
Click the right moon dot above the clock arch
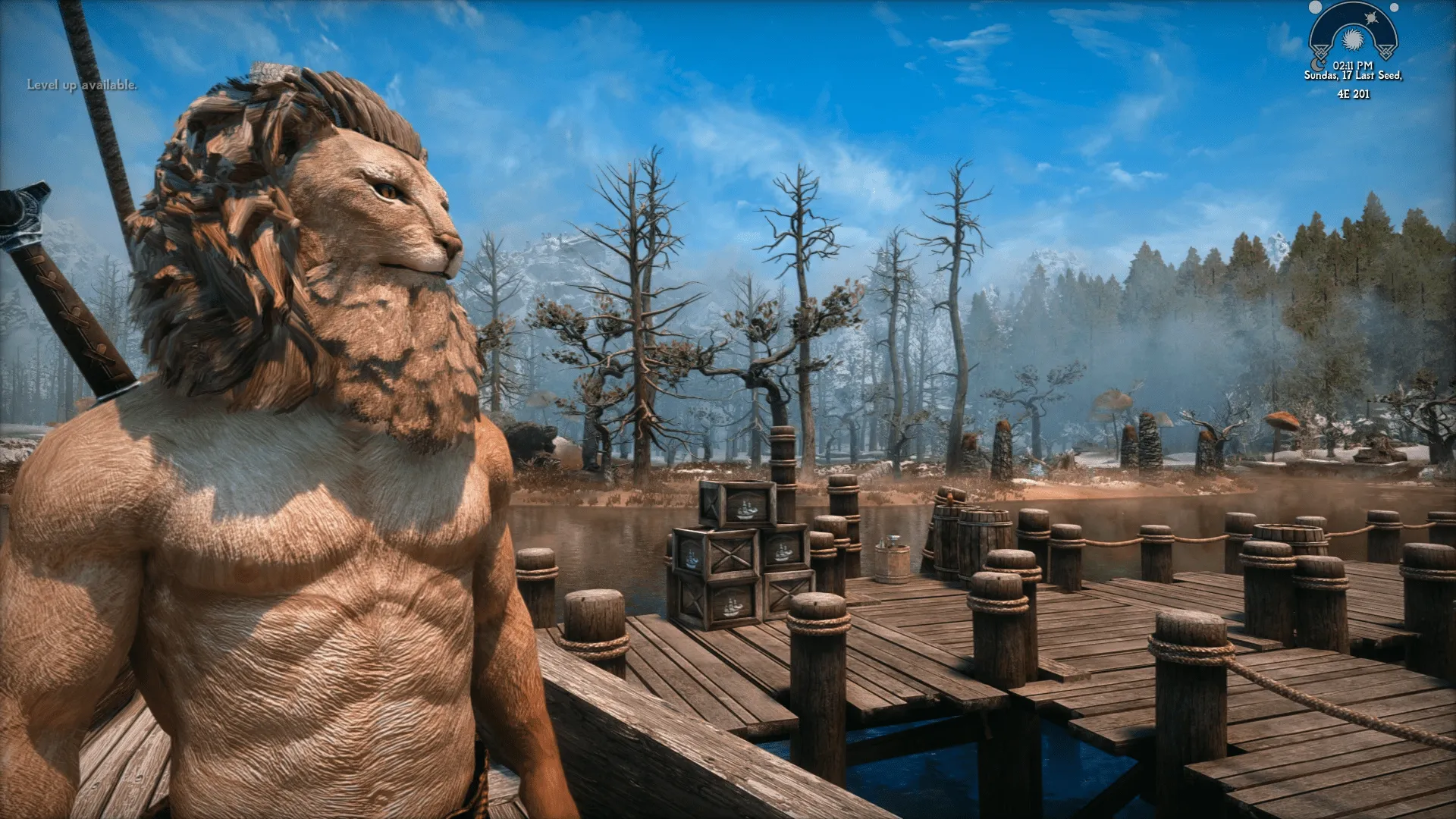[1393, 8]
